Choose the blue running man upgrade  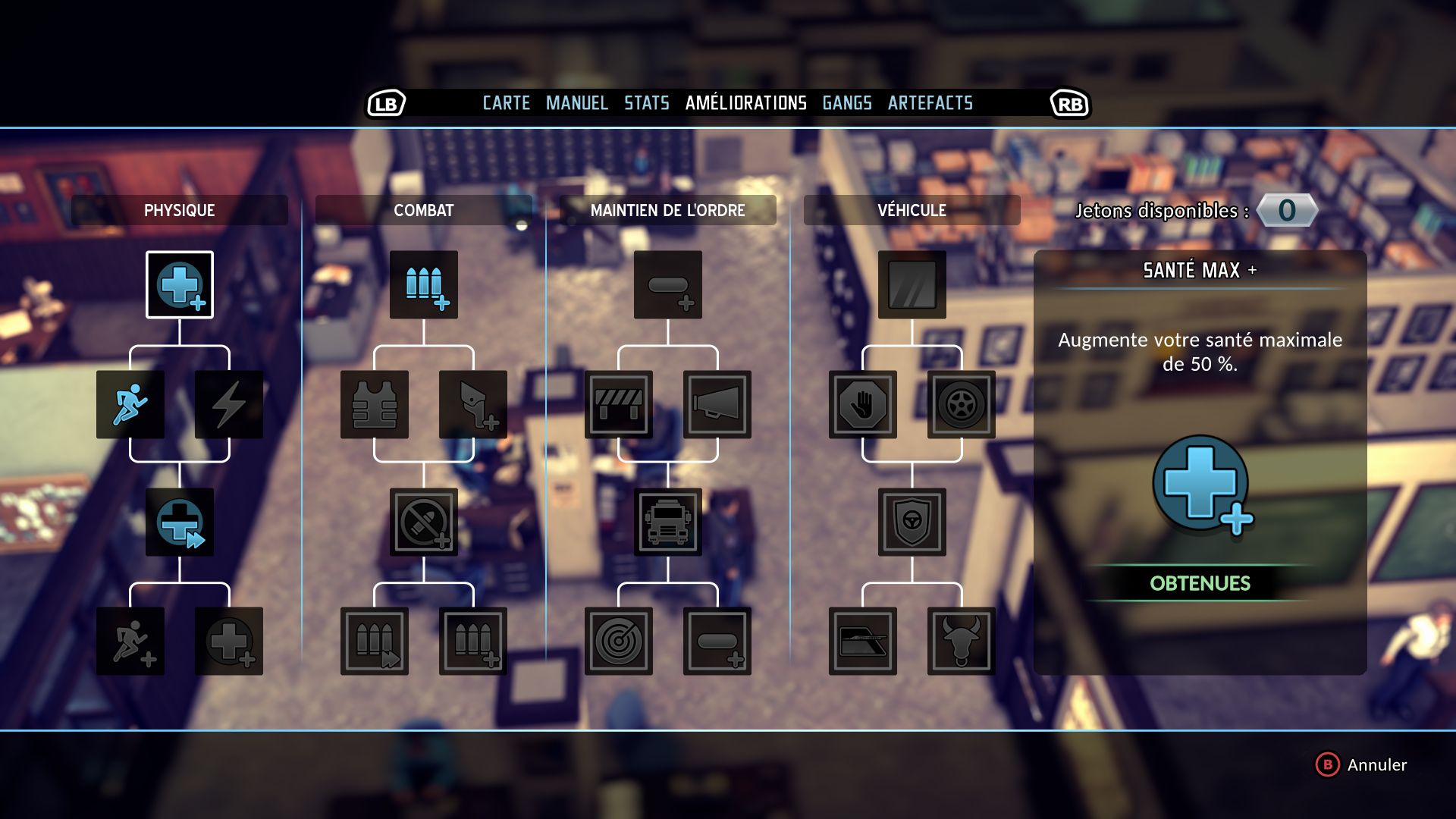pos(130,404)
